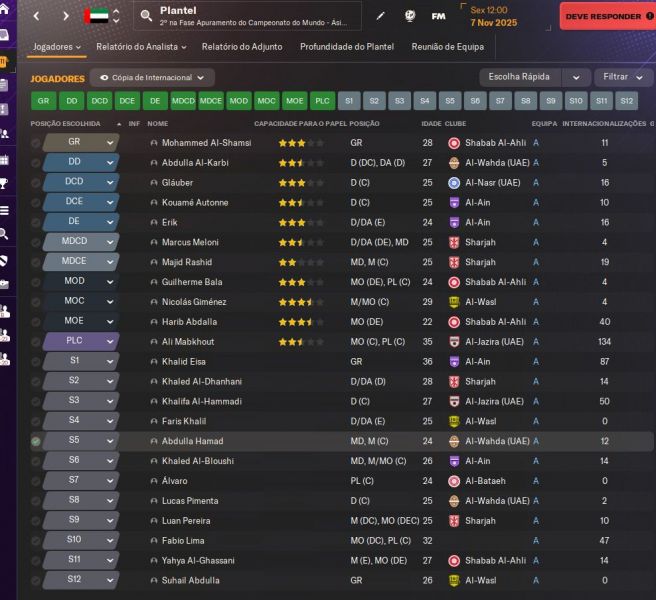Screen dimensions: 656x600
Task: Select the PLC position box
Action: point(322,101)
